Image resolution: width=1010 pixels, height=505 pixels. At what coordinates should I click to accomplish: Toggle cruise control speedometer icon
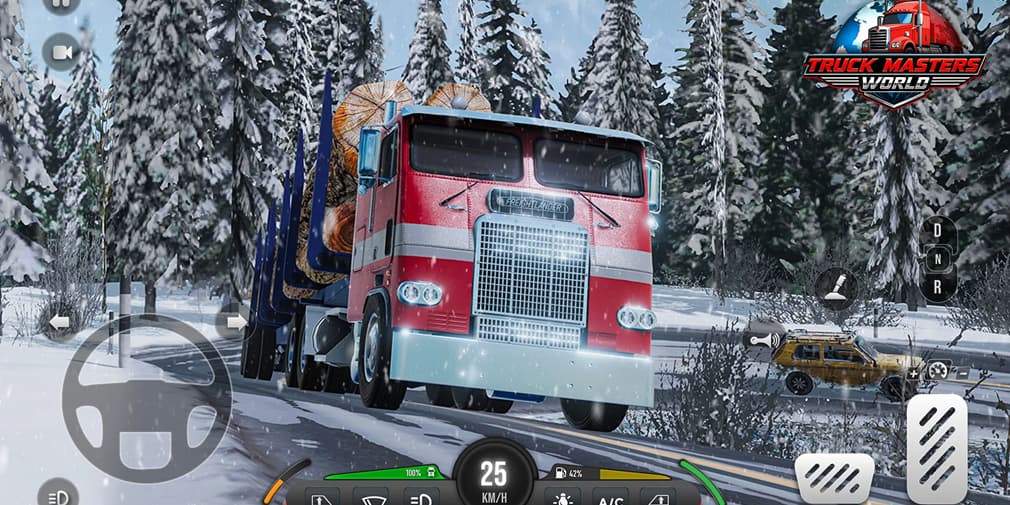point(936,370)
